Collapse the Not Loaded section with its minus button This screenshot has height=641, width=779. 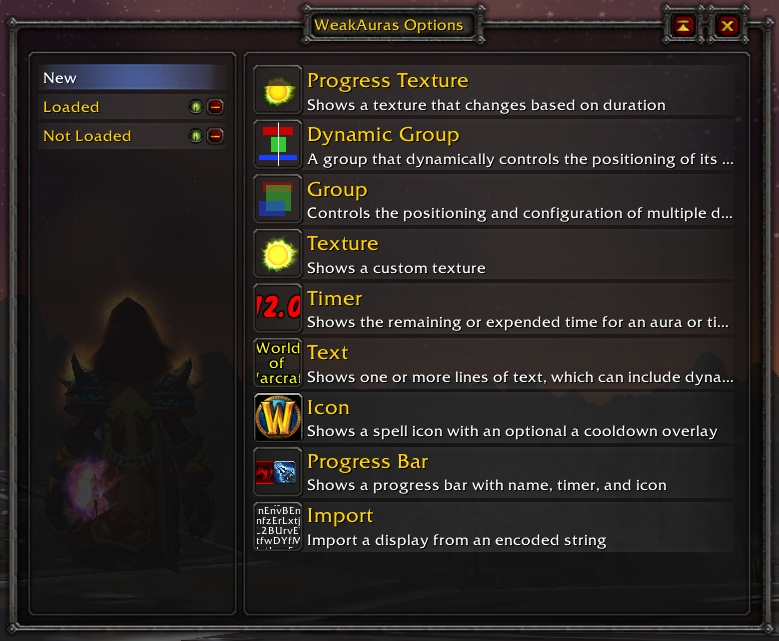(215, 136)
